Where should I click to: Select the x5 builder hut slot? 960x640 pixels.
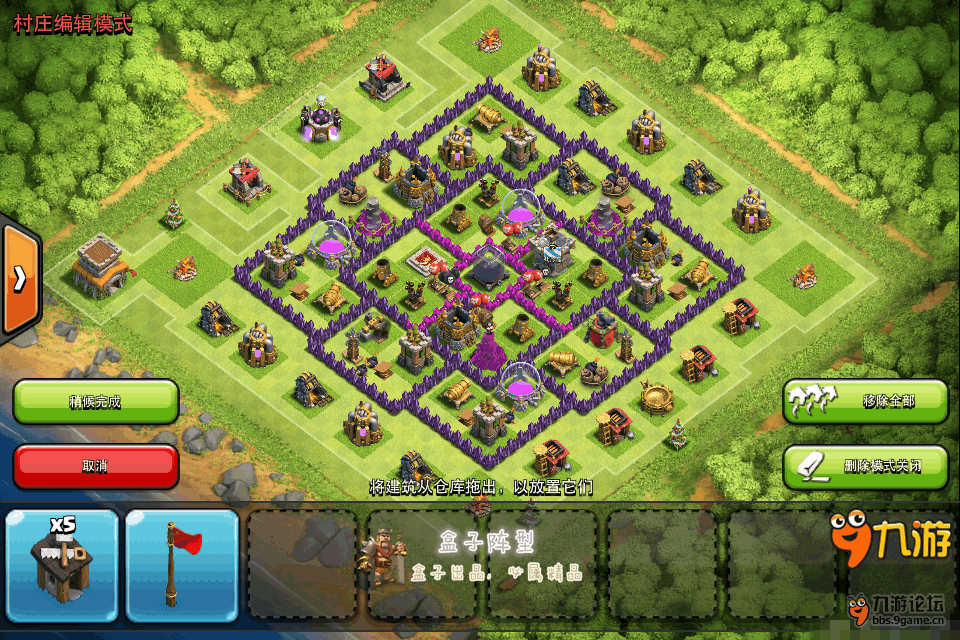pos(62,566)
